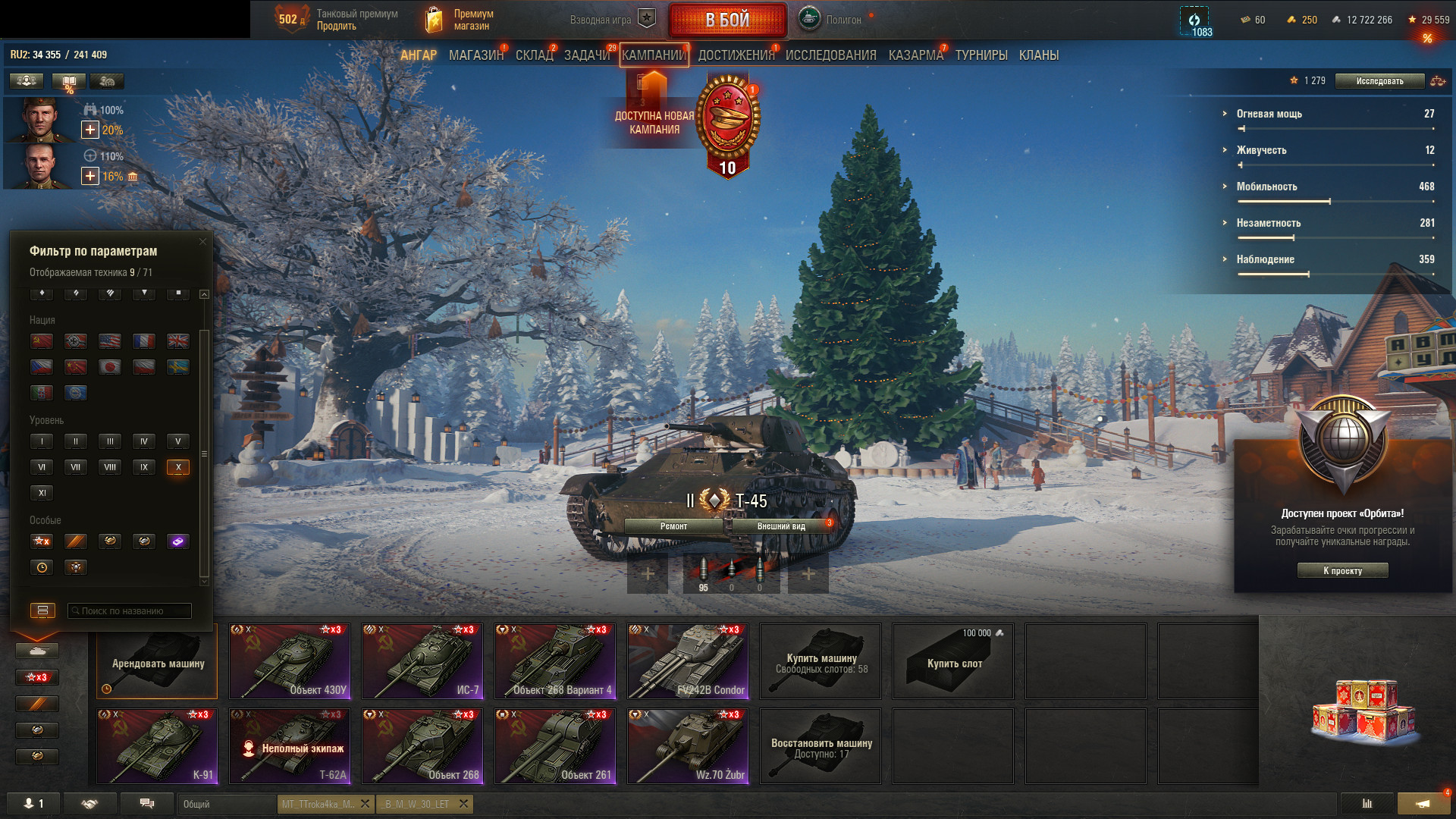
Task: Toggle the tier X level filter
Action: pos(178,467)
